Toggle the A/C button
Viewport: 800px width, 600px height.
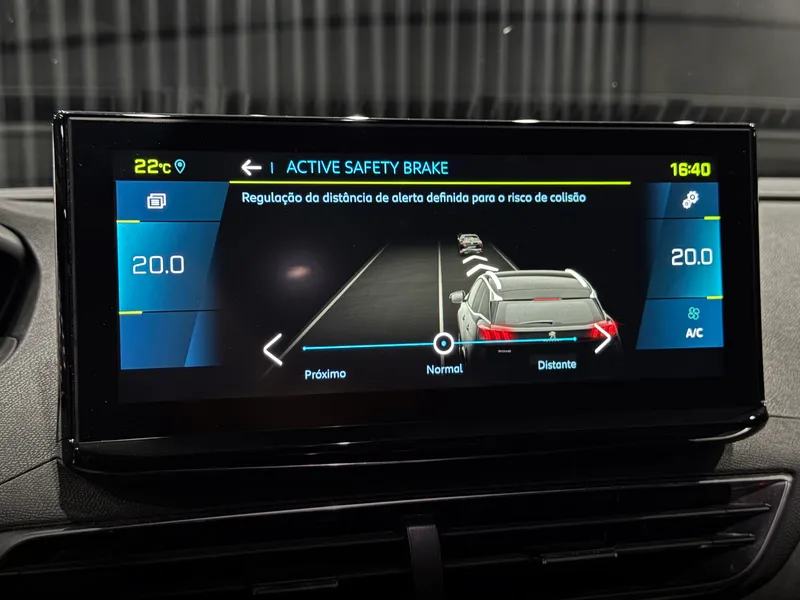(693, 322)
